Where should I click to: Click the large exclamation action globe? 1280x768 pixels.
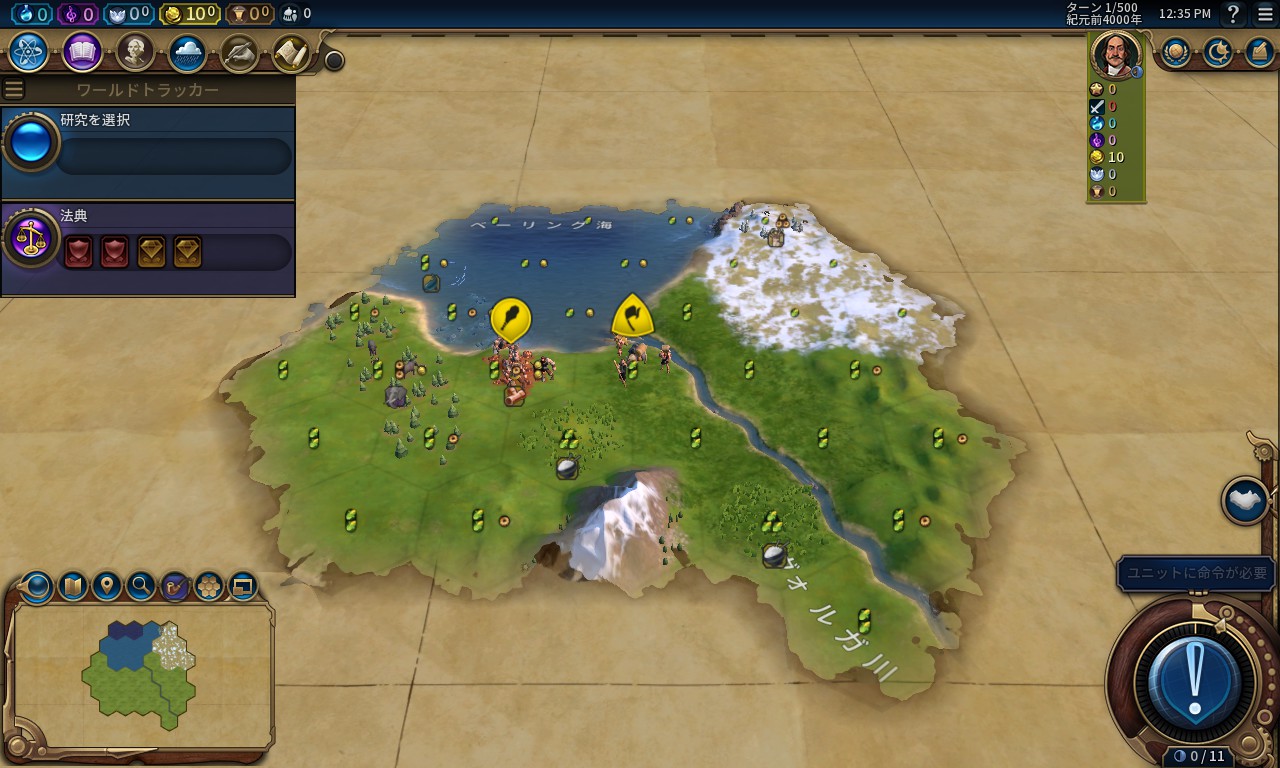click(1196, 682)
